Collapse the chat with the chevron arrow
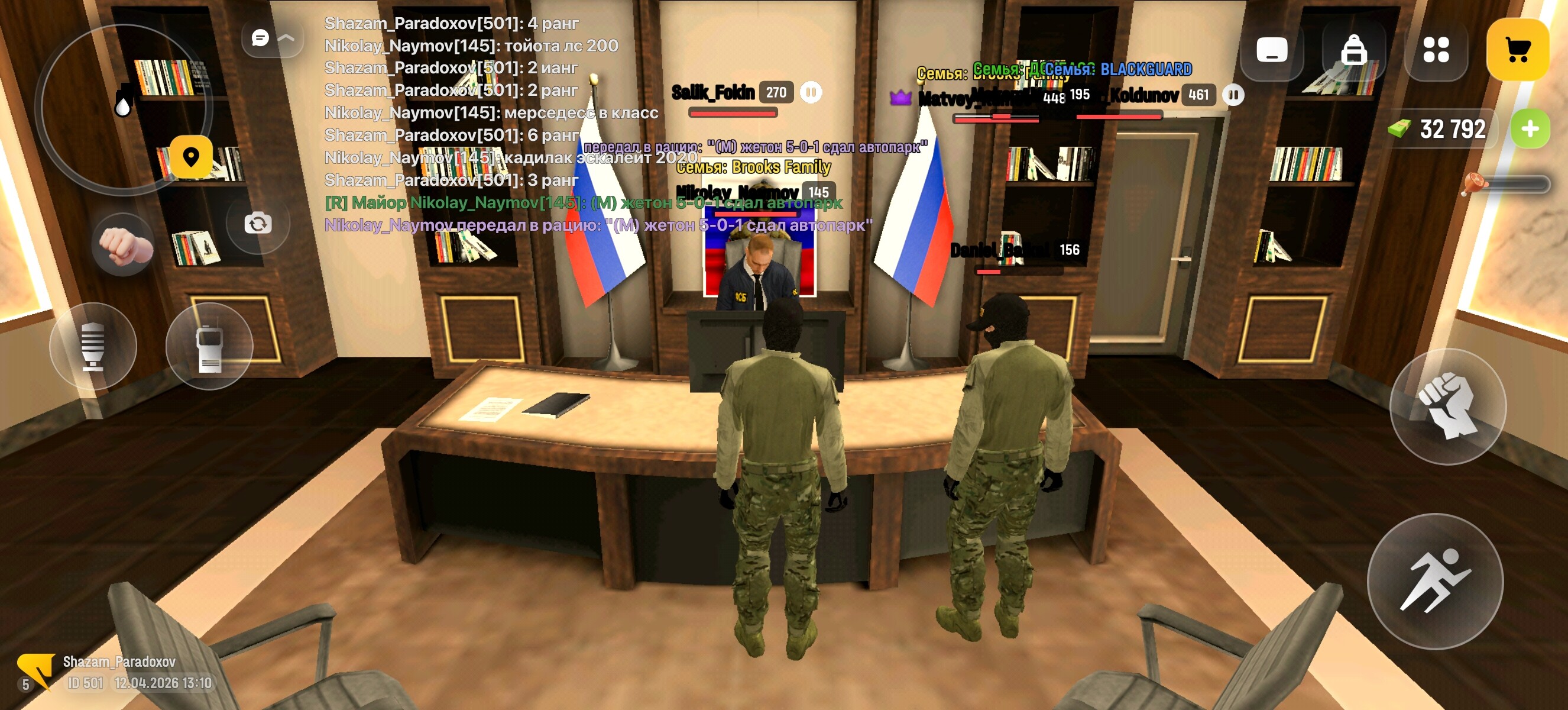 pos(287,38)
